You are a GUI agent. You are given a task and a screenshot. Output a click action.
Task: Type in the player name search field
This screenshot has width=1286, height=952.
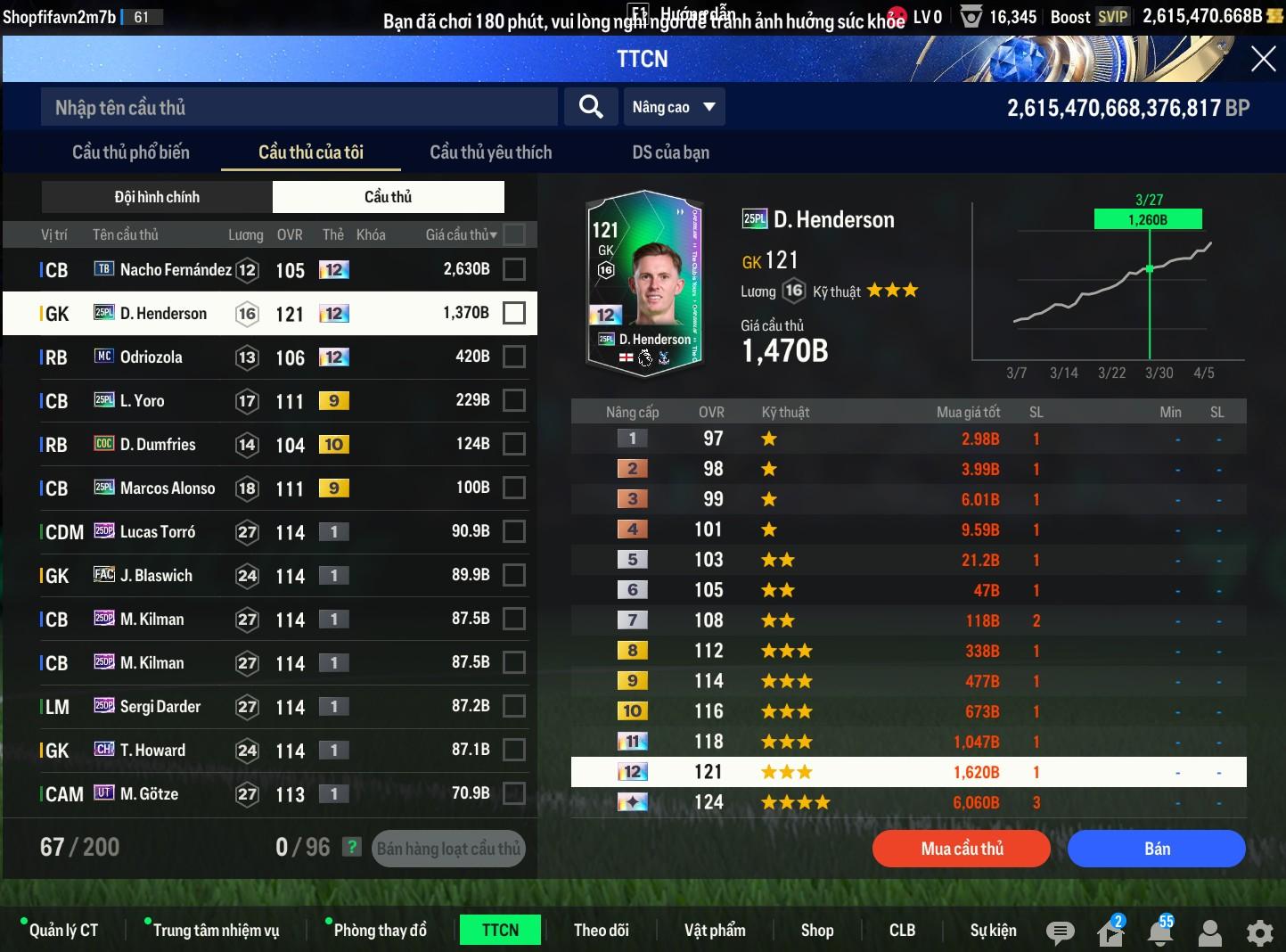[x=299, y=108]
